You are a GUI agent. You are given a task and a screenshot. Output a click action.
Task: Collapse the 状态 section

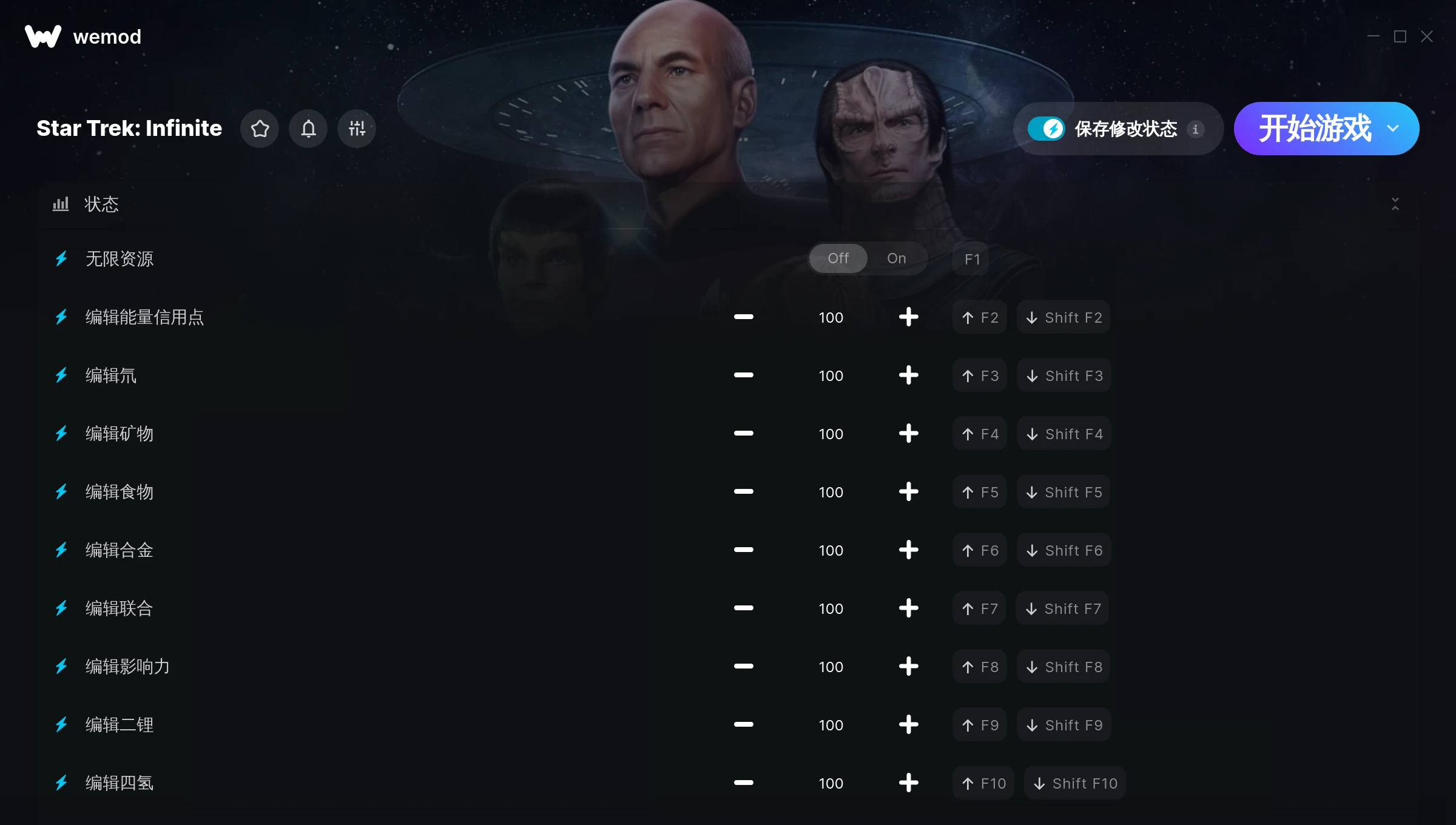click(1395, 204)
